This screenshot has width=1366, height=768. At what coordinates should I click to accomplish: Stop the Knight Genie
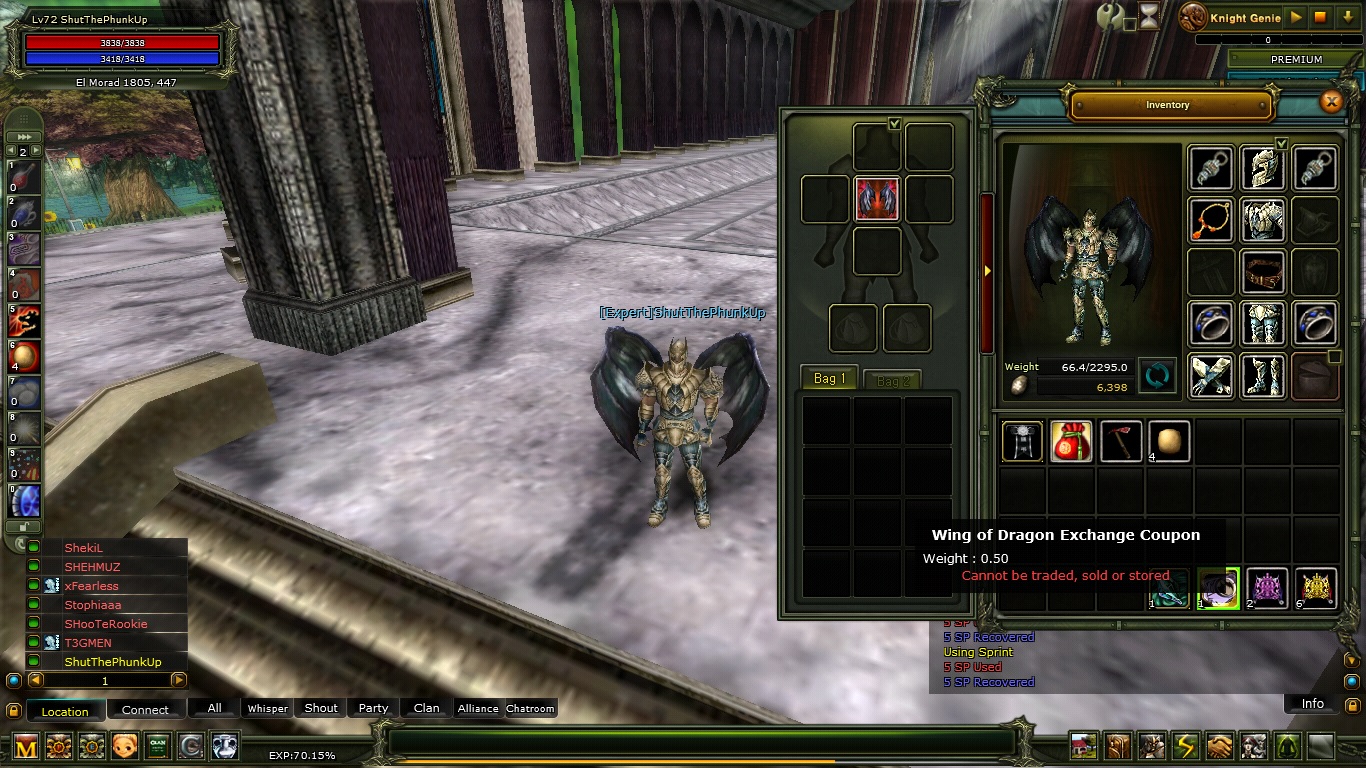[1320, 17]
